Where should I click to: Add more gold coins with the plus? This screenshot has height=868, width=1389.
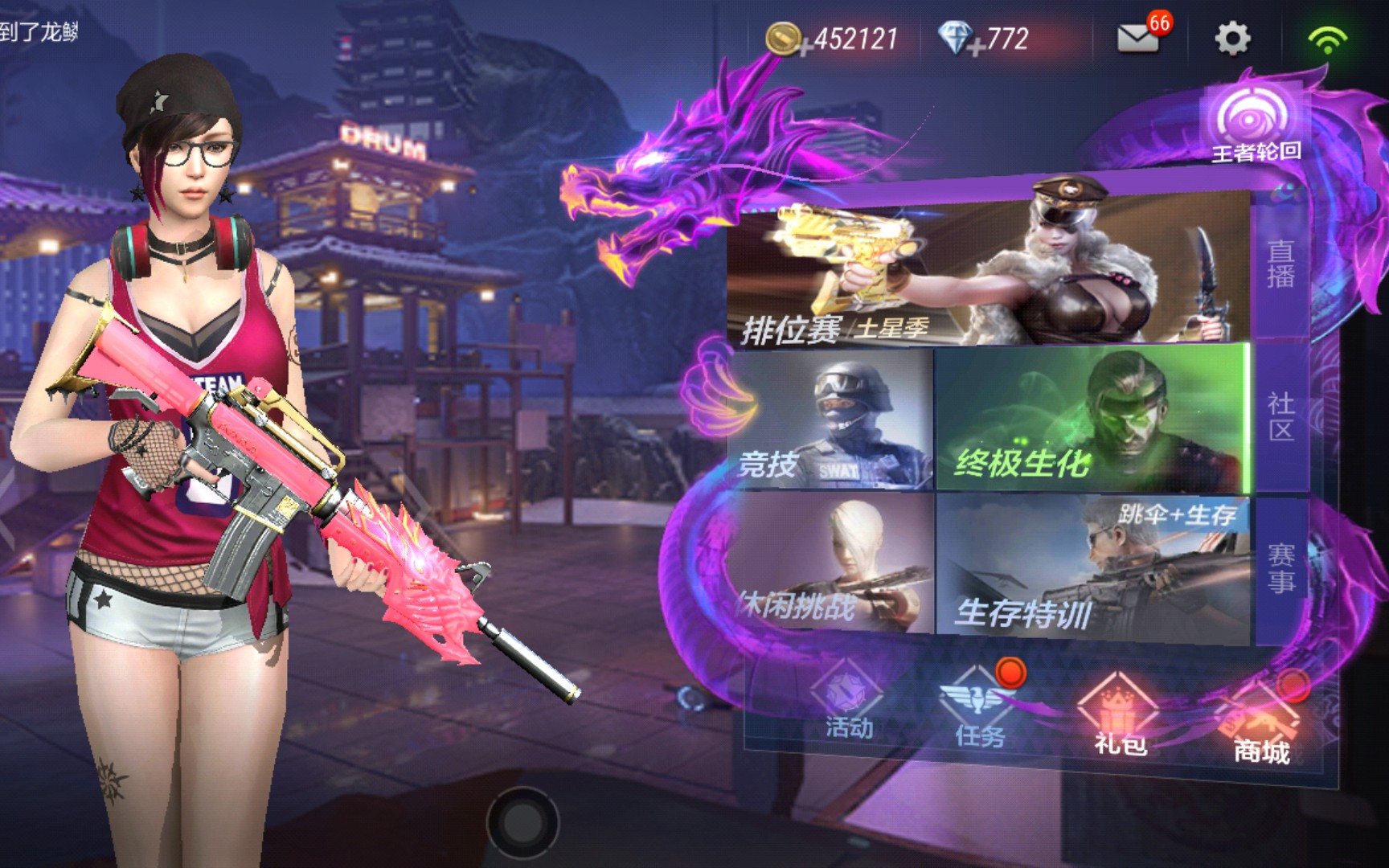click(804, 48)
